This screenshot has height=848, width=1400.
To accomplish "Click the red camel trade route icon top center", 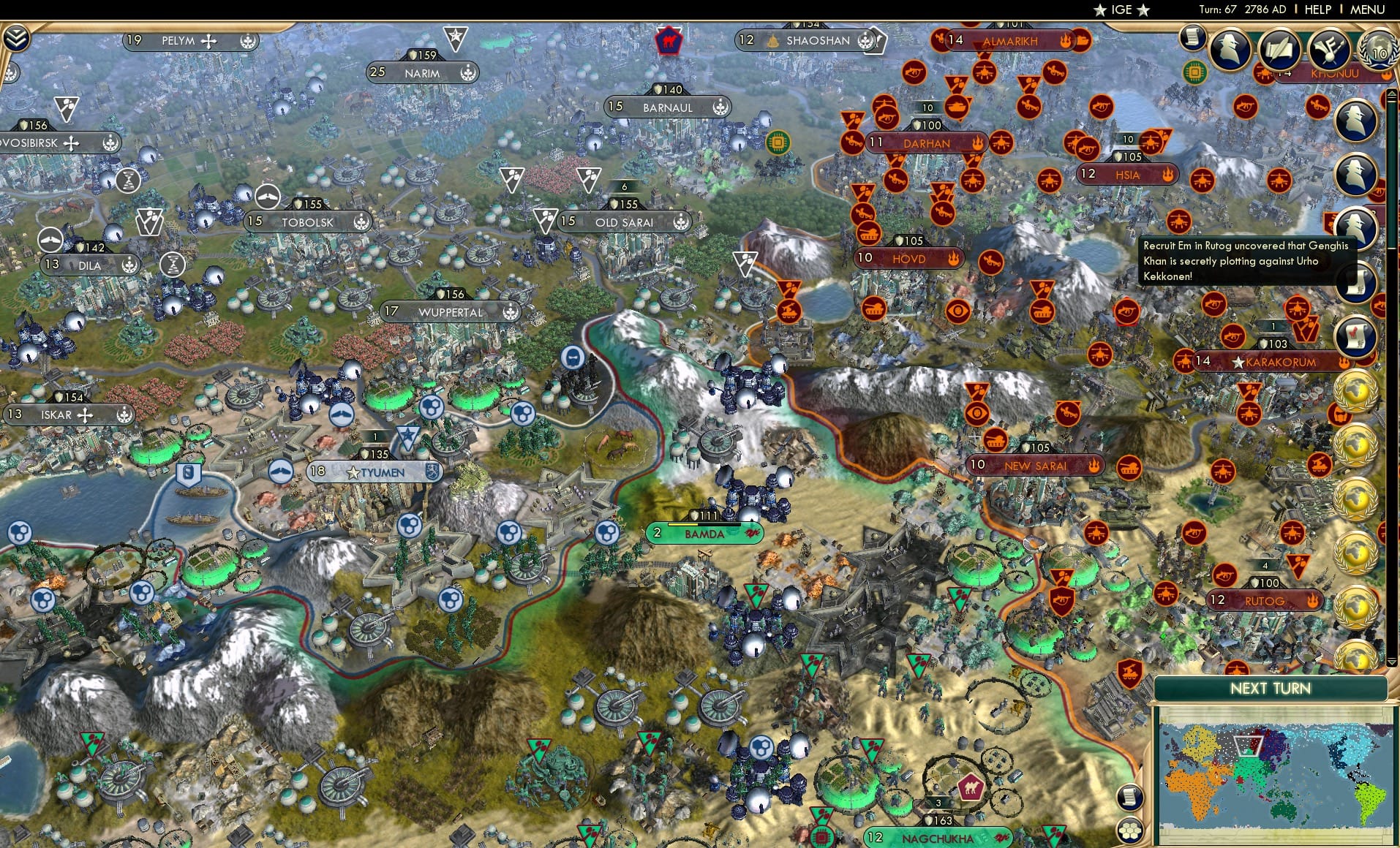I will pyautogui.click(x=668, y=42).
